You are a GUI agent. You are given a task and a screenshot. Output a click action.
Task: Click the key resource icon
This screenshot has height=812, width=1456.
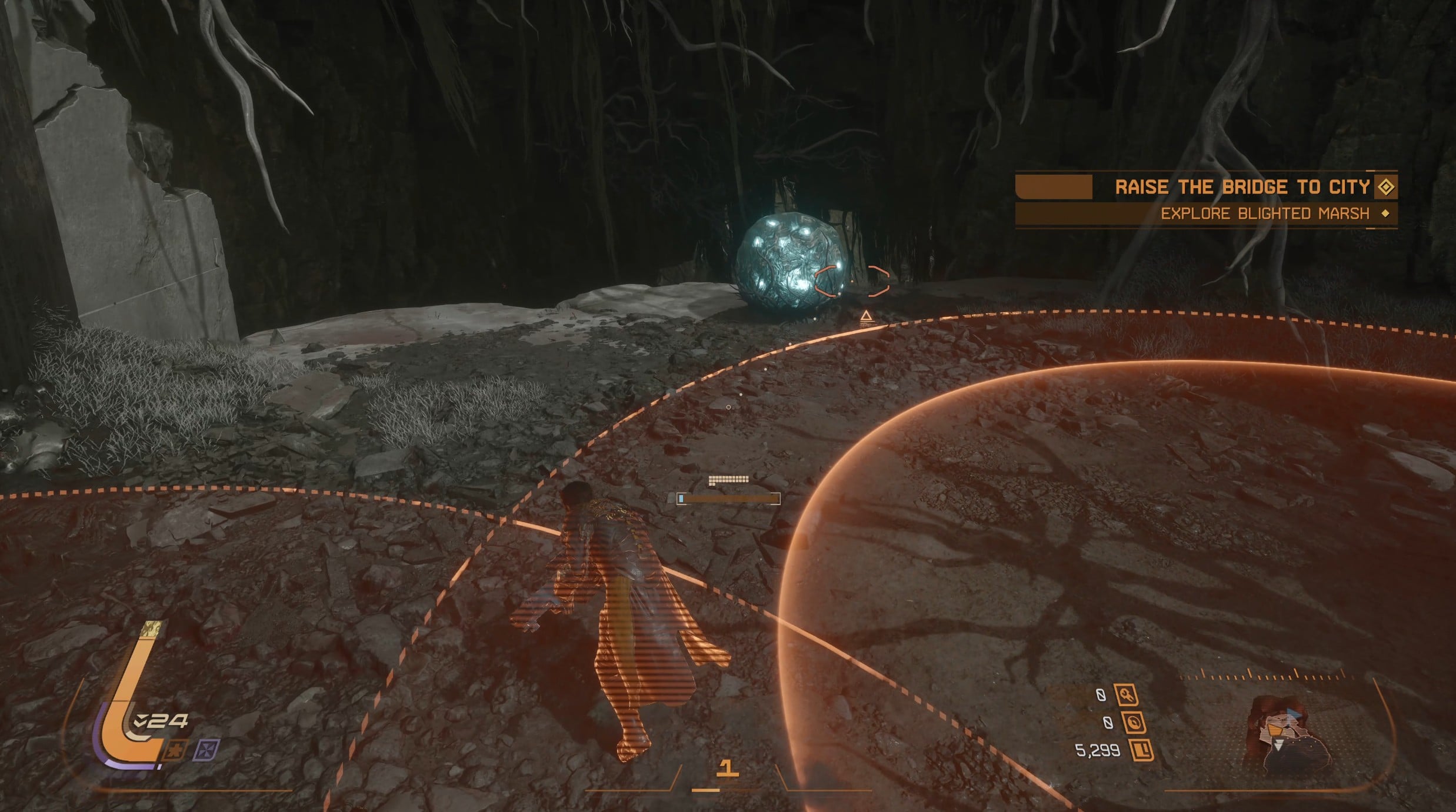(1126, 695)
